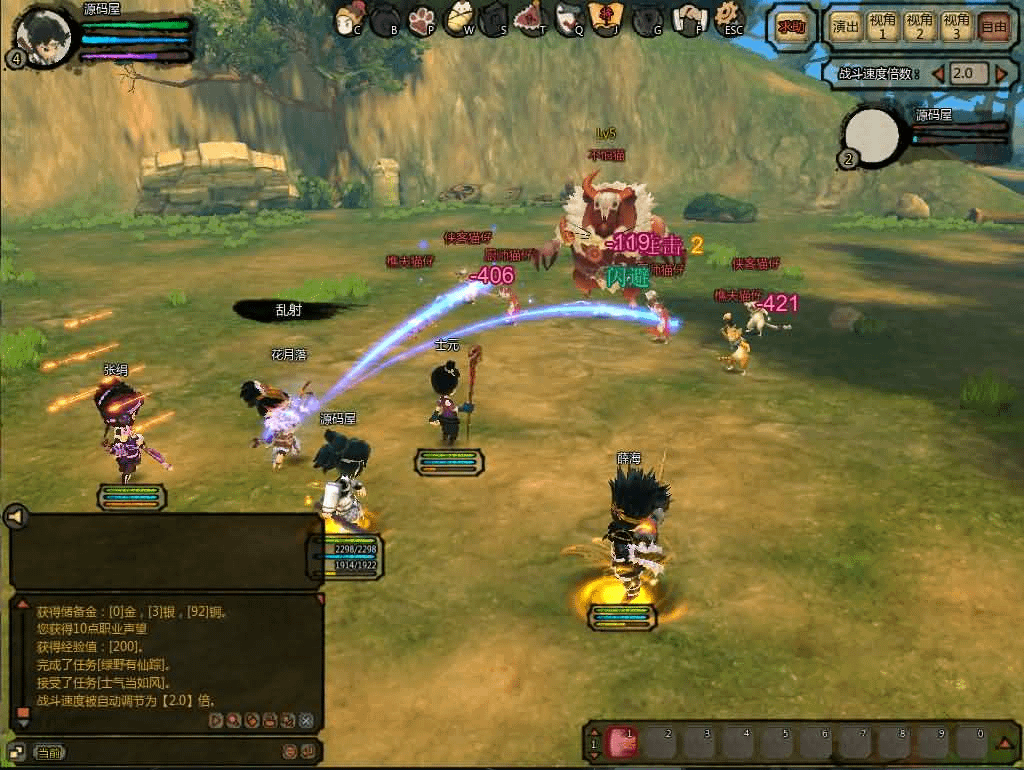Switch to 视角 2 camera view
Viewport: 1024px width, 770px height.
coord(919,27)
